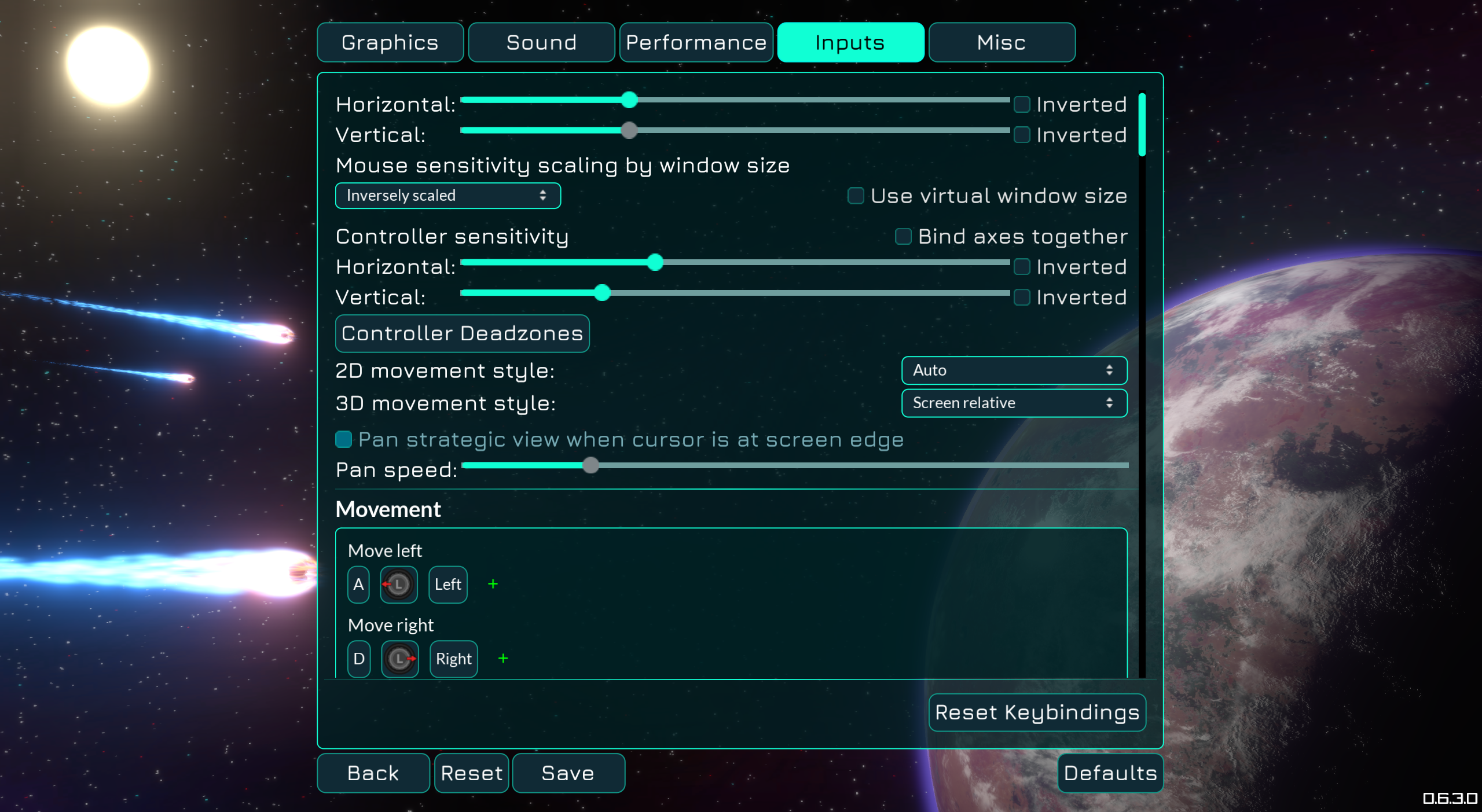Open the Controller Deadzones settings
The image size is (1482, 812).
point(461,333)
